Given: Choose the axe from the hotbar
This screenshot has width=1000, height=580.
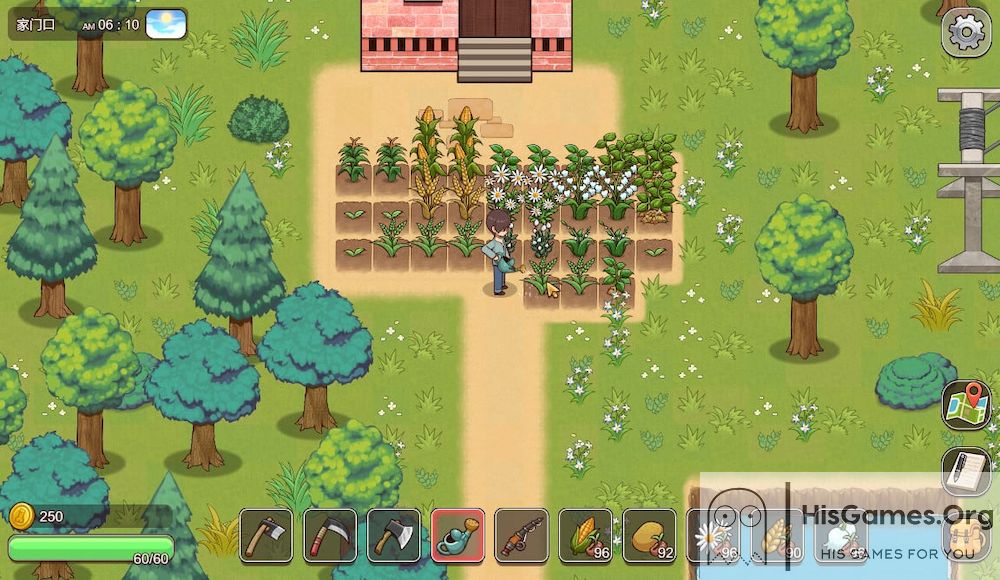Looking at the screenshot, I should (x=394, y=535).
